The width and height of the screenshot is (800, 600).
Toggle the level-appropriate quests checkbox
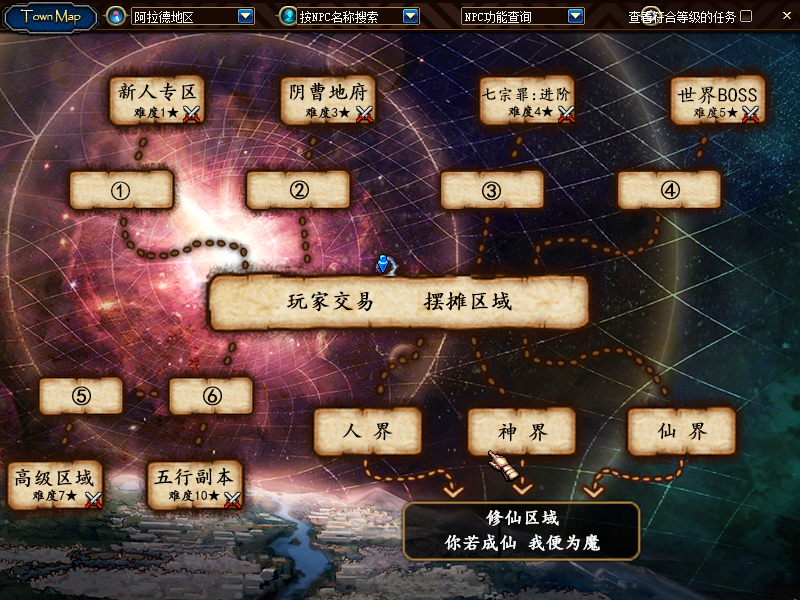pyautogui.click(x=746, y=16)
